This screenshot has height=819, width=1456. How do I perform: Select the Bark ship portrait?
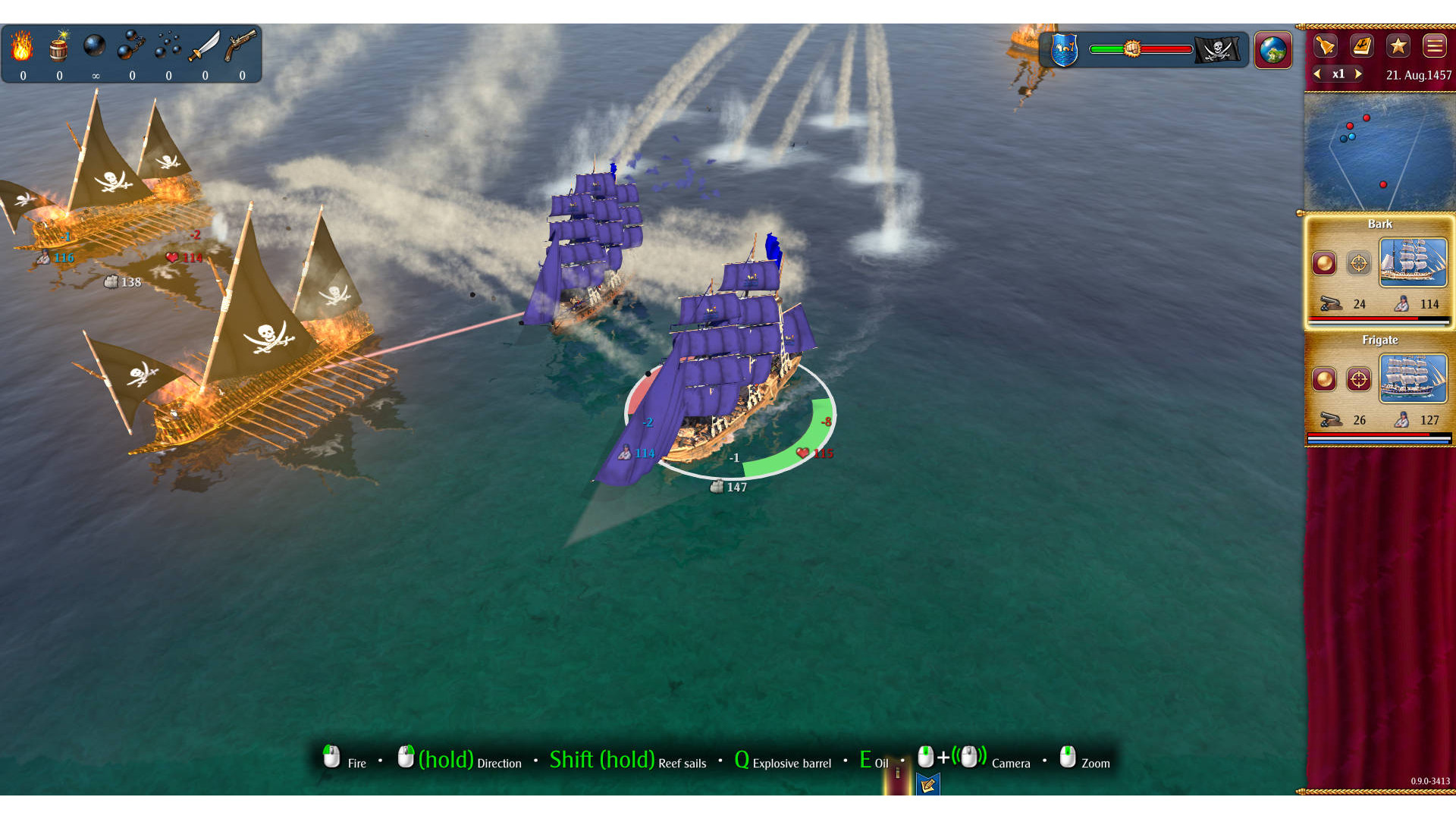coord(1413,262)
